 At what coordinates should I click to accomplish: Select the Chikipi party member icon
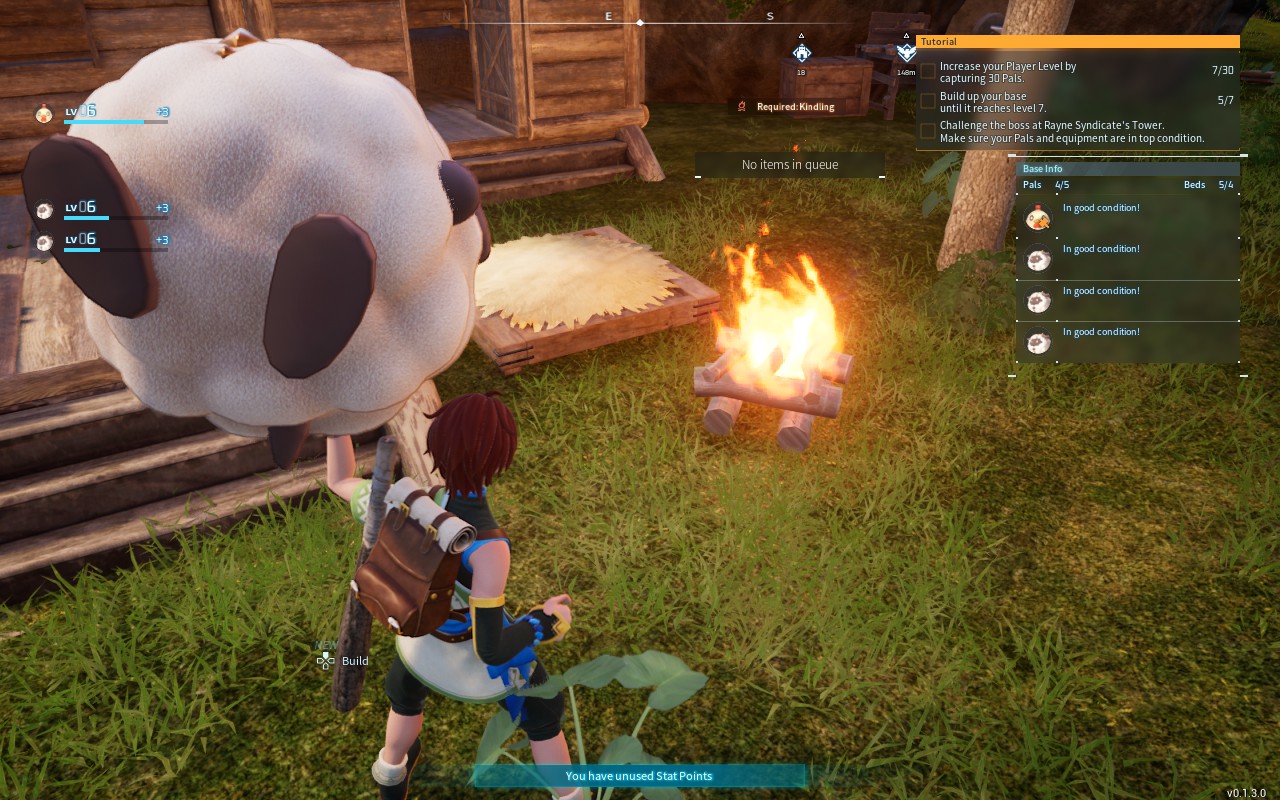[x=43, y=113]
